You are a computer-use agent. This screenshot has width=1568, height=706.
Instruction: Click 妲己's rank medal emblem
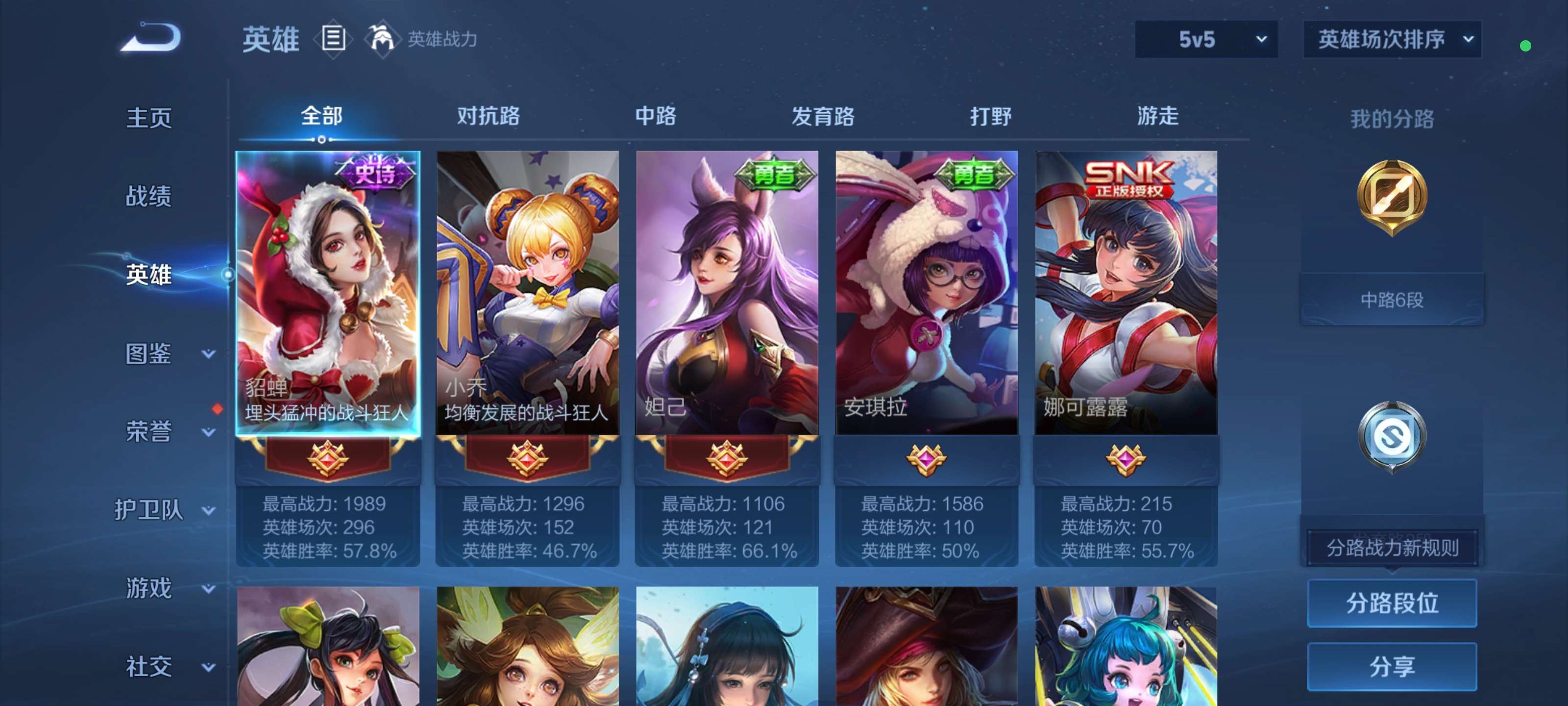tap(726, 460)
